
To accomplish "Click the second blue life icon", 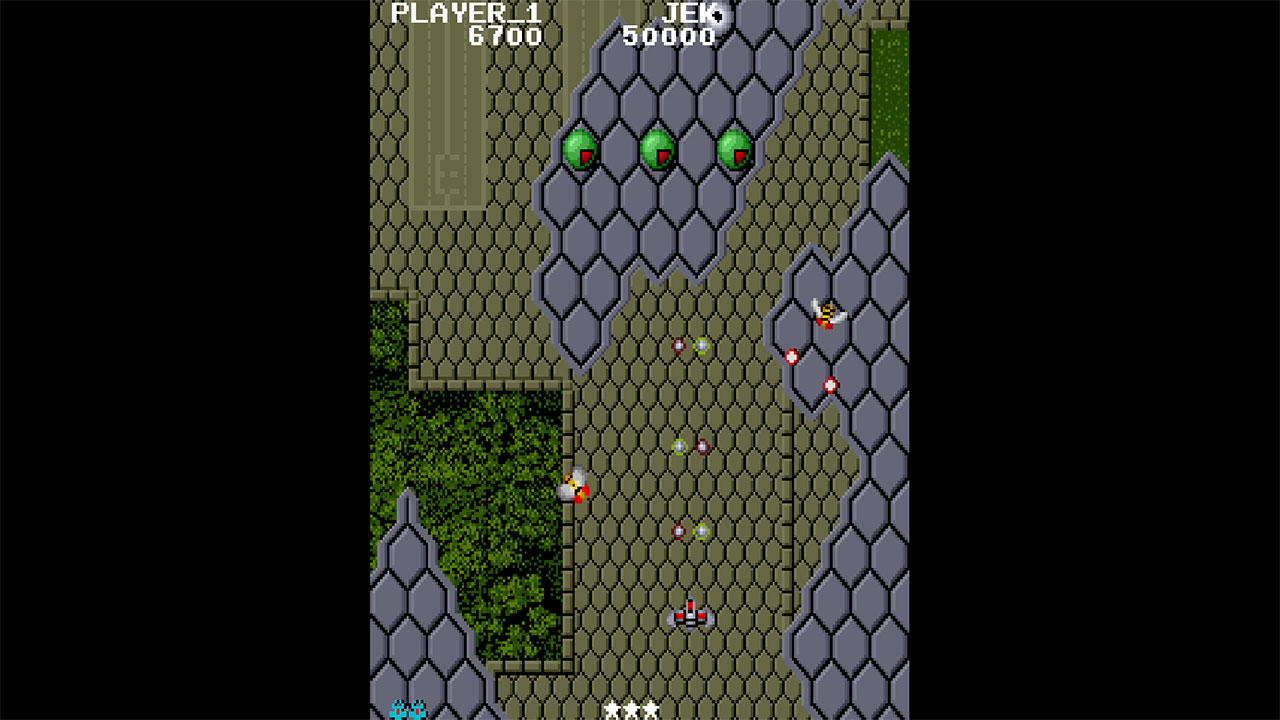I will 418,708.
